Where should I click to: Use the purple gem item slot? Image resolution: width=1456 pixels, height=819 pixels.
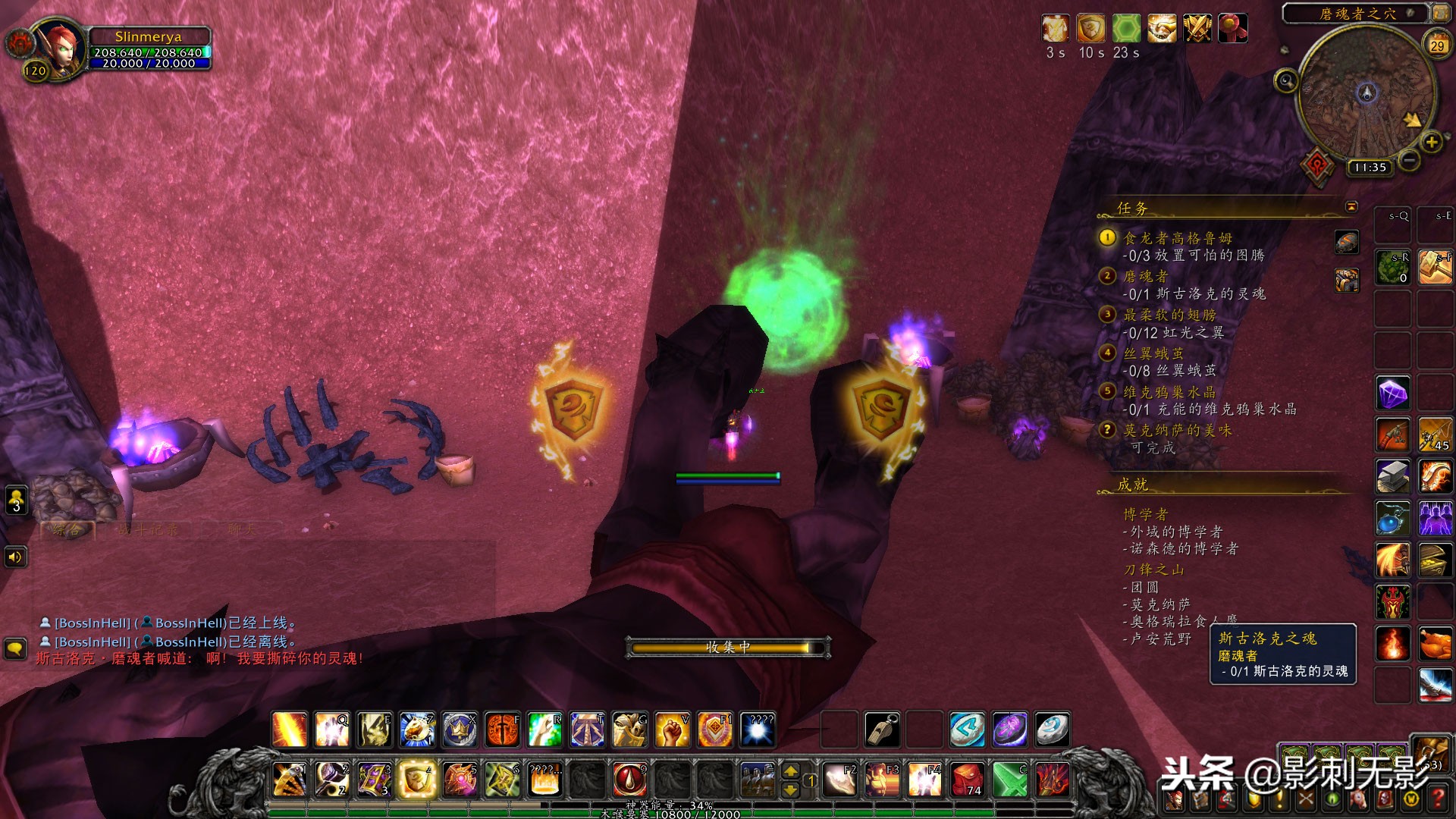click(x=1392, y=394)
